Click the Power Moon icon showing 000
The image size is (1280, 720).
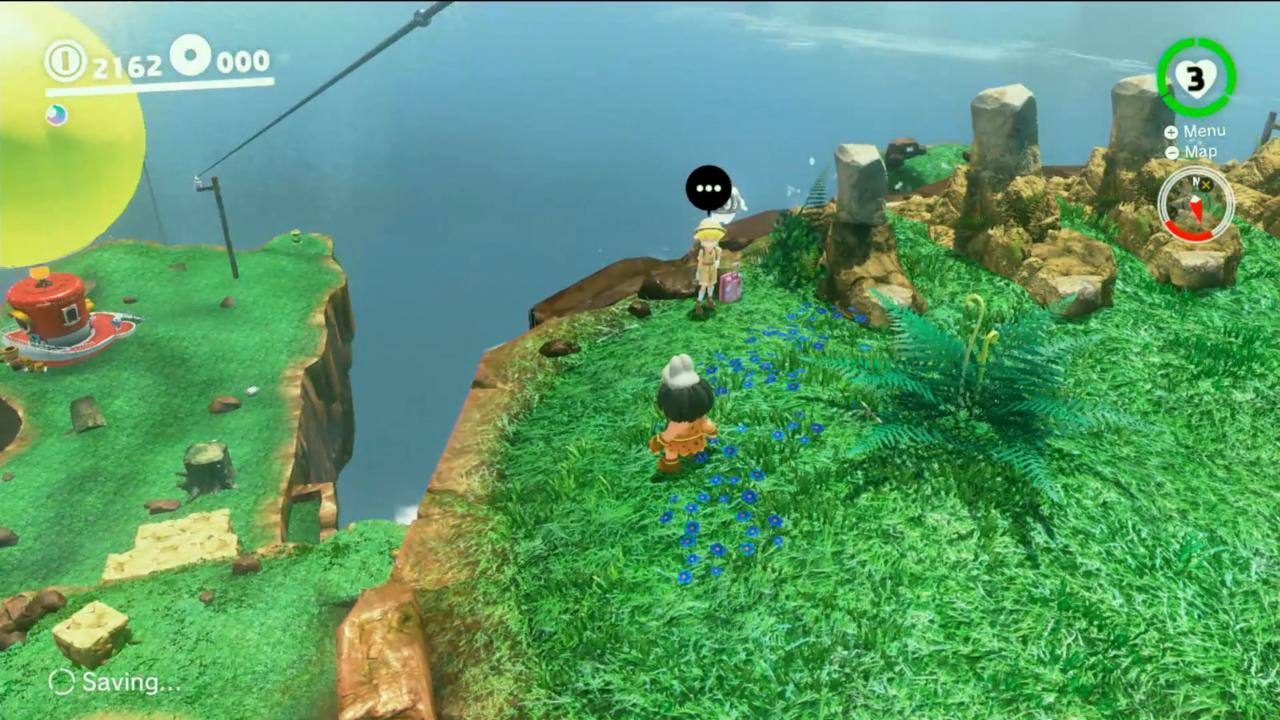click(x=191, y=57)
